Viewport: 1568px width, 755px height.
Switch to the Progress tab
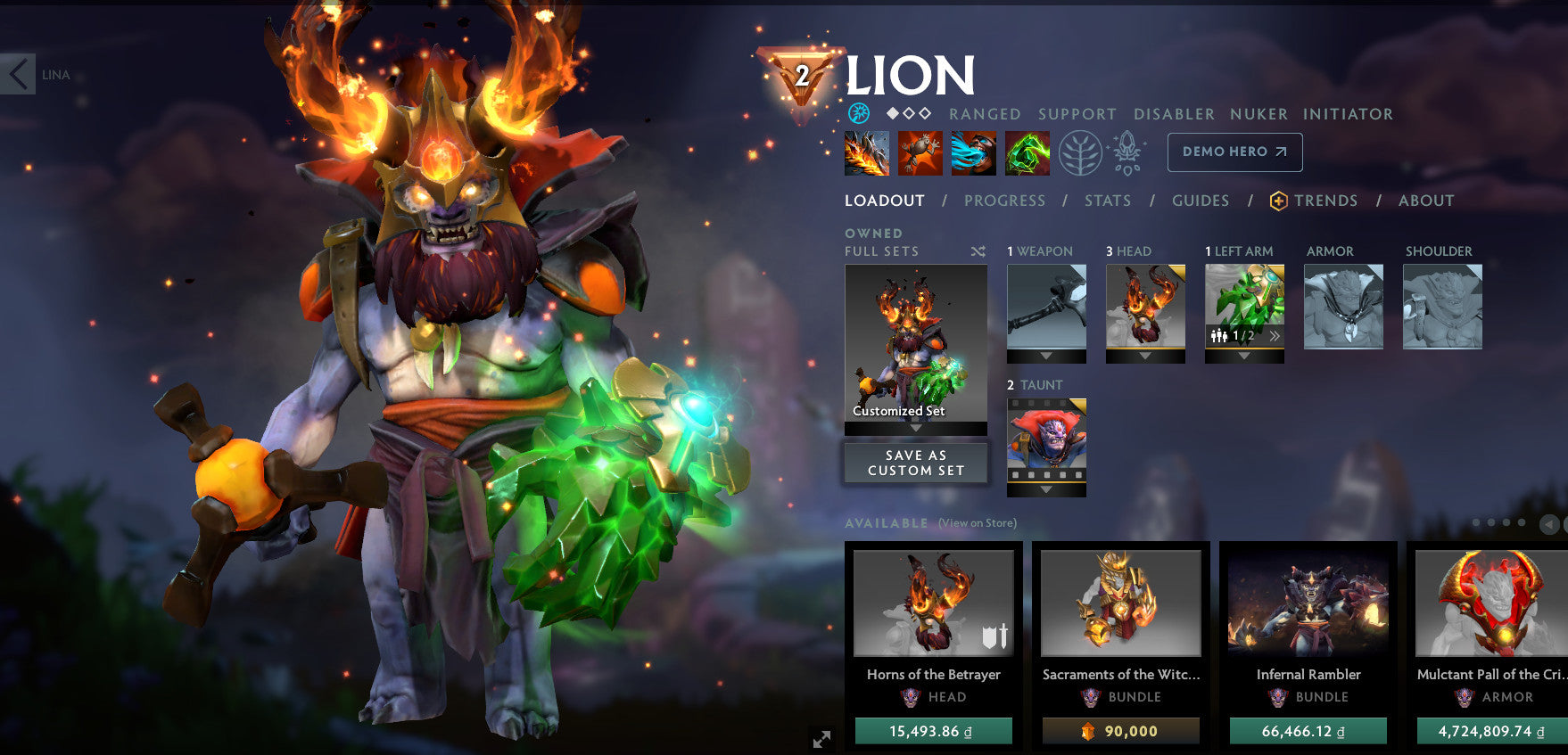point(1005,201)
